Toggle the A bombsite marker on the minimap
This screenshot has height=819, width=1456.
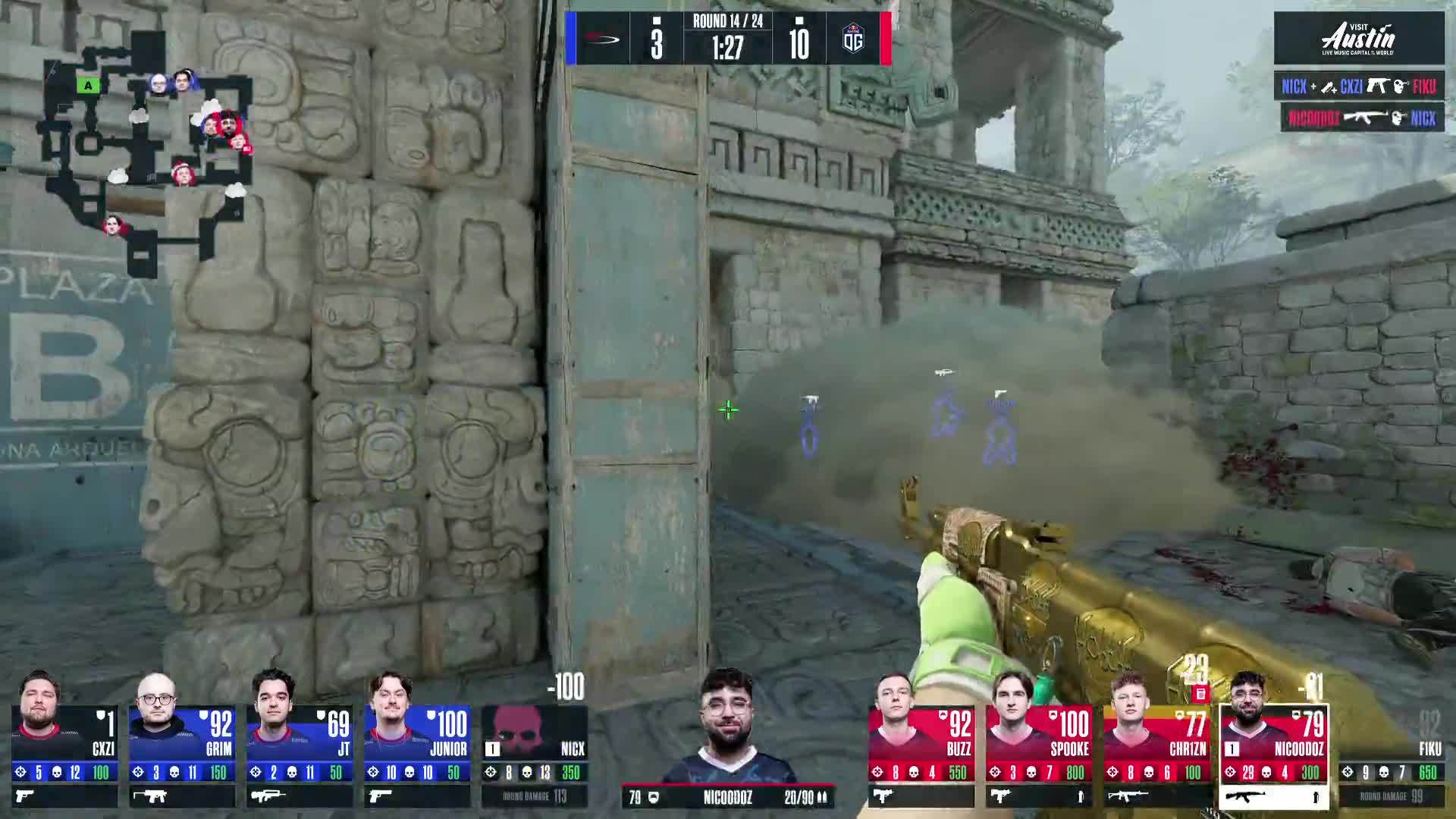pyautogui.click(x=88, y=86)
